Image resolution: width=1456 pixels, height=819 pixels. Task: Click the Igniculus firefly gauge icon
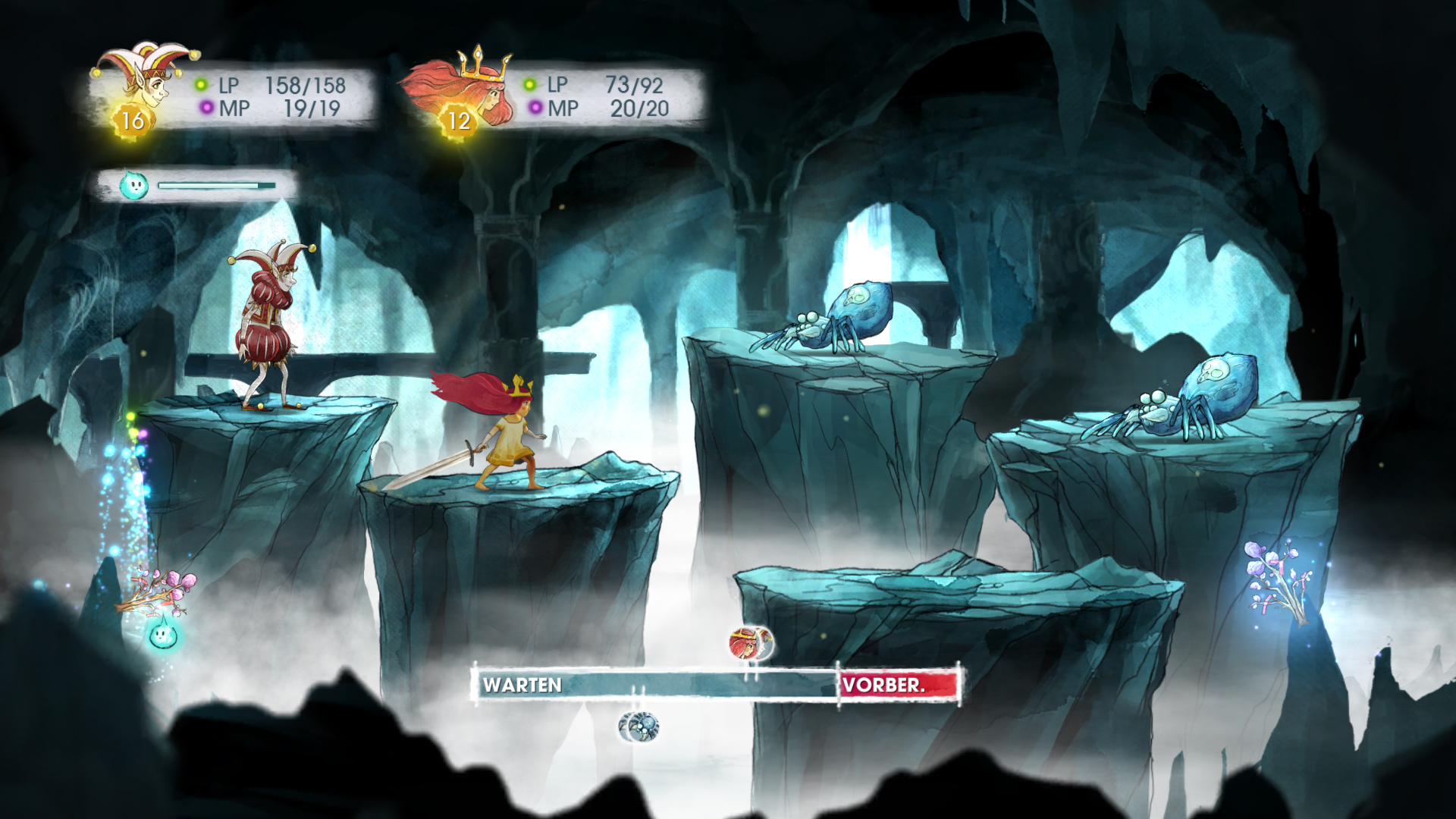(x=133, y=184)
